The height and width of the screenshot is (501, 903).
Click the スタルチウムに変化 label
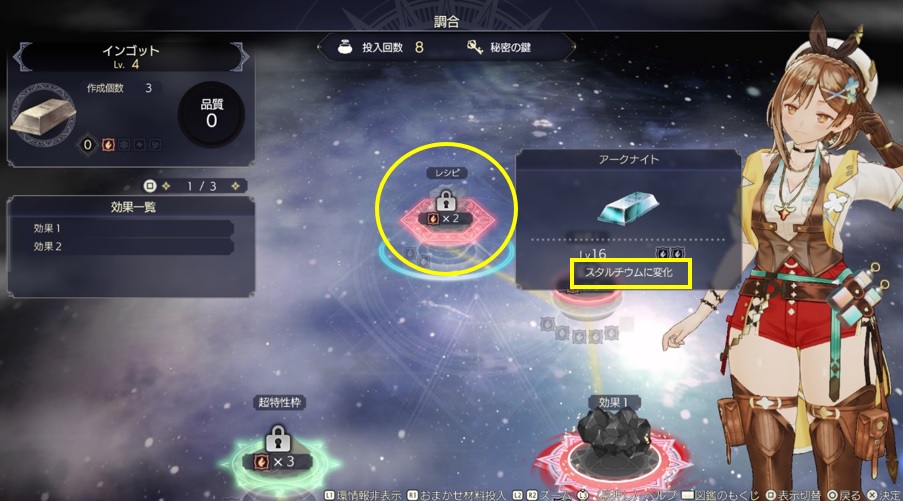pyautogui.click(x=630, y=273)
